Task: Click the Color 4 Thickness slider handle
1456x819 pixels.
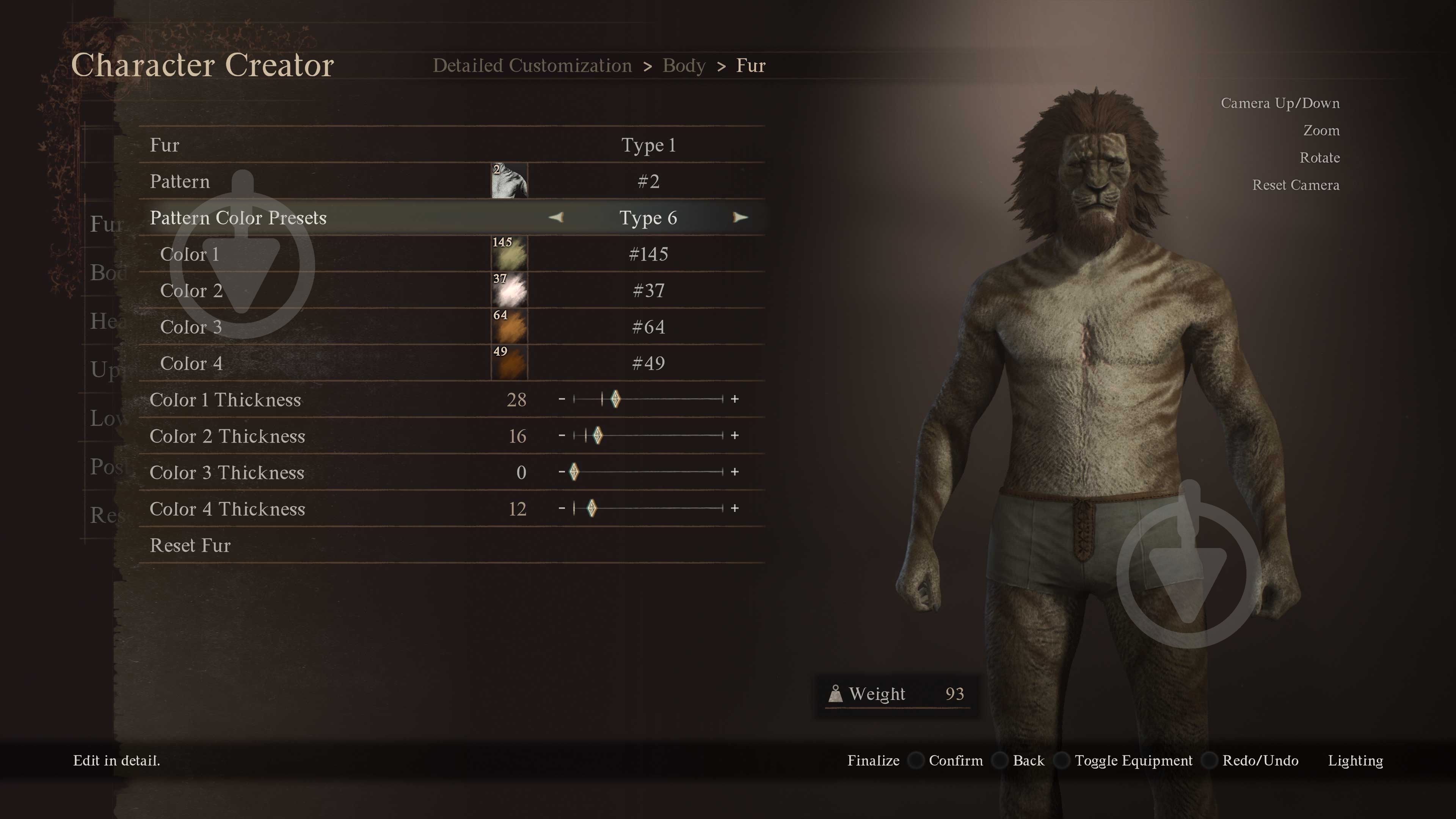Action: pyautogui.click(x=591, y=508)
